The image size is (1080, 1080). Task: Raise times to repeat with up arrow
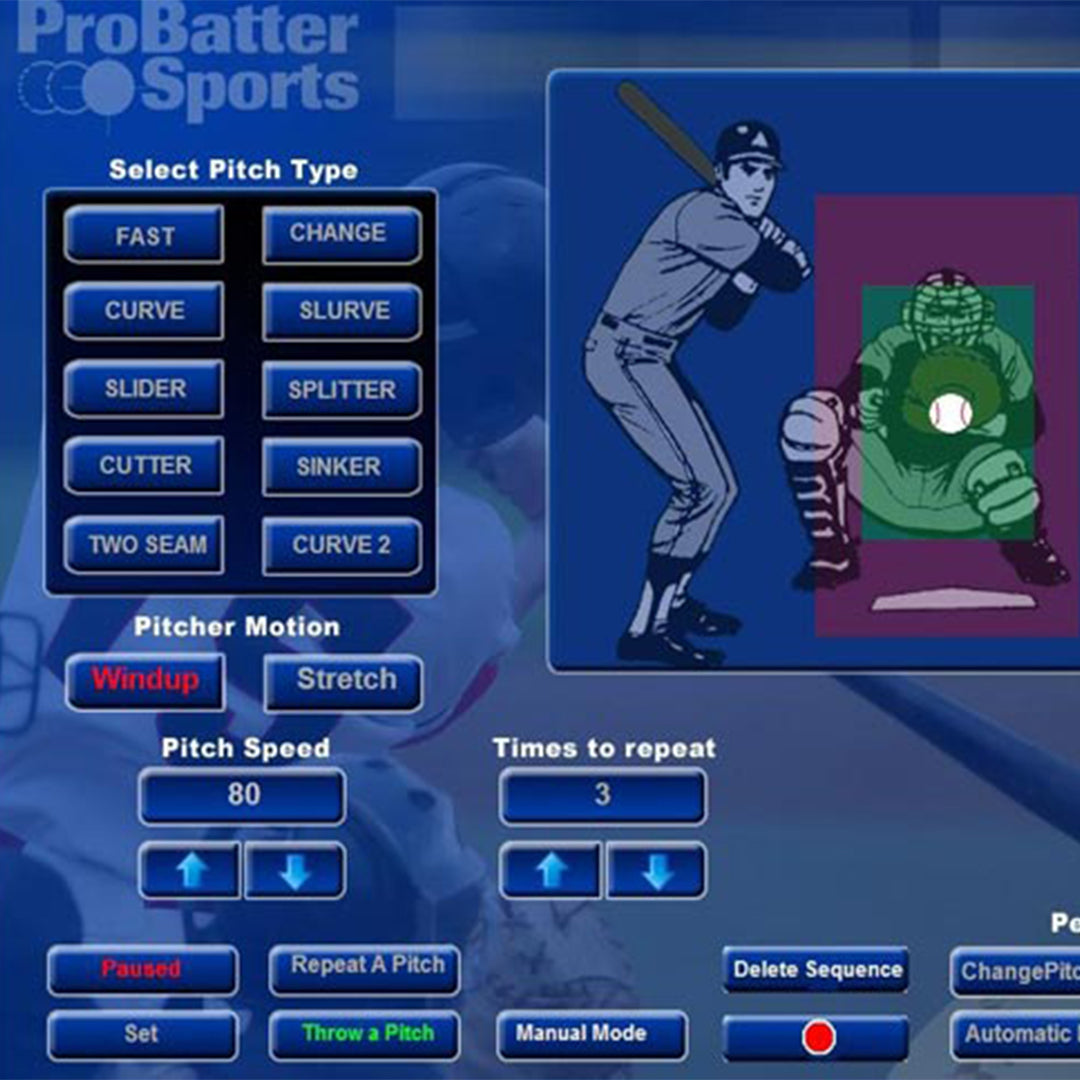tap(551, 871)
